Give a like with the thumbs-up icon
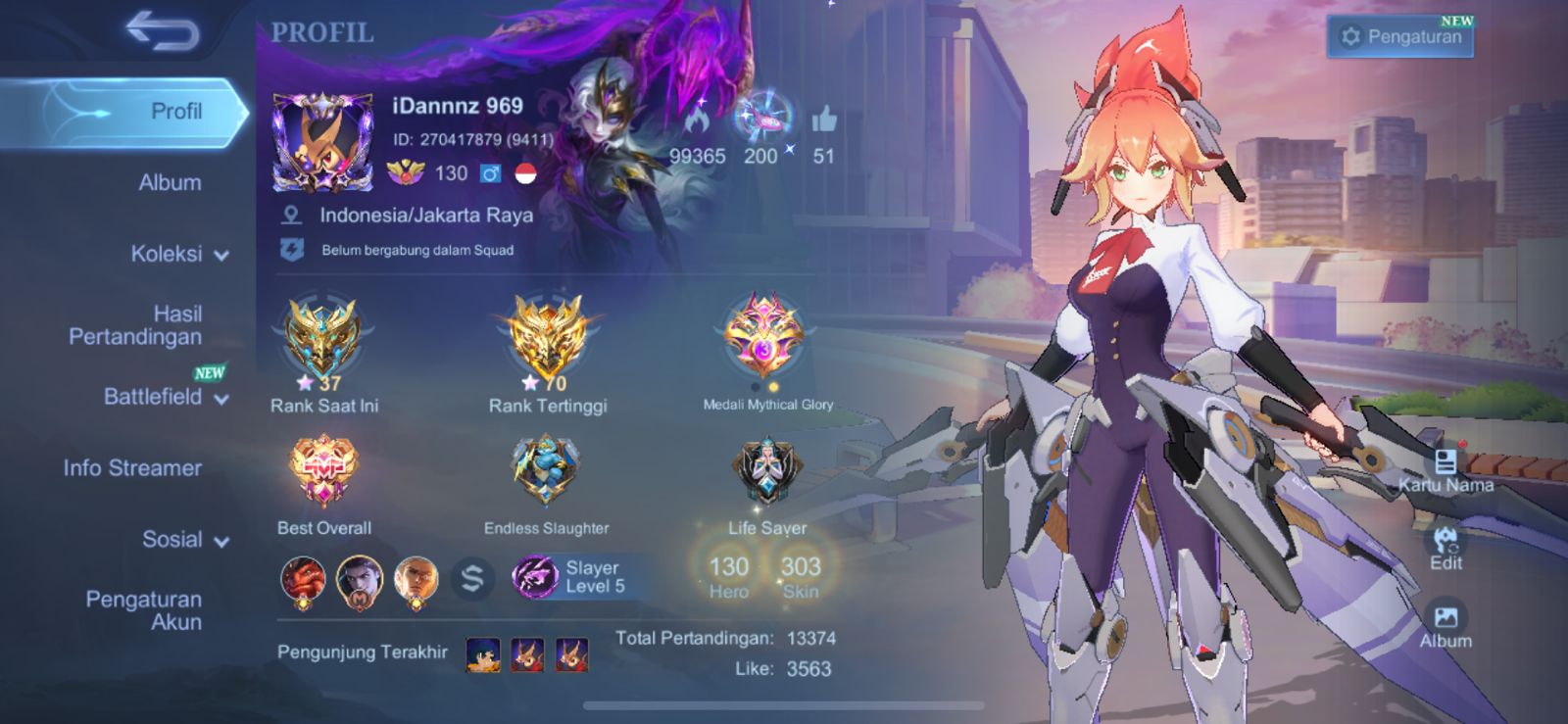The image size is (1568, 724). pos(824,121)
